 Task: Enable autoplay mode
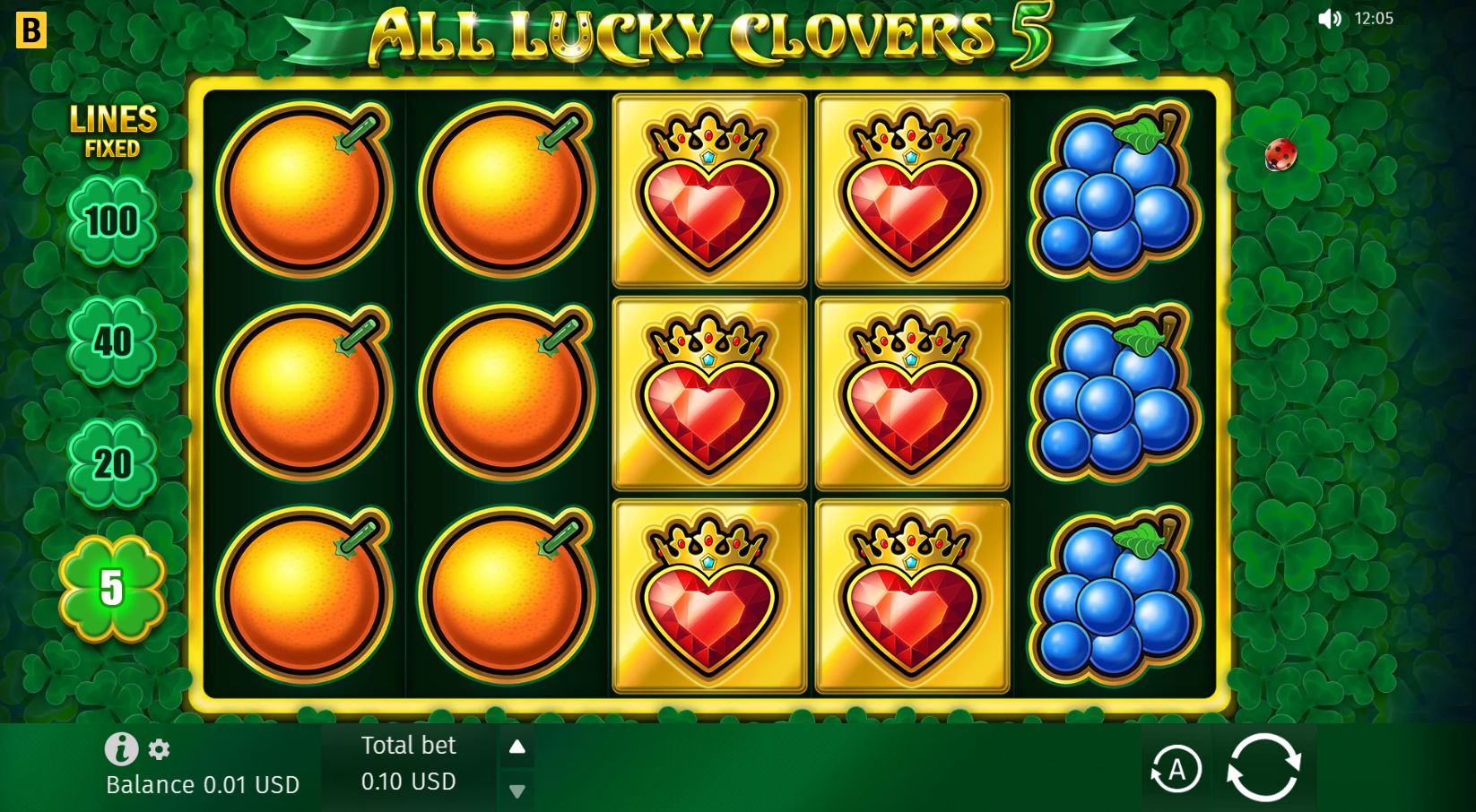point(1177,768)
